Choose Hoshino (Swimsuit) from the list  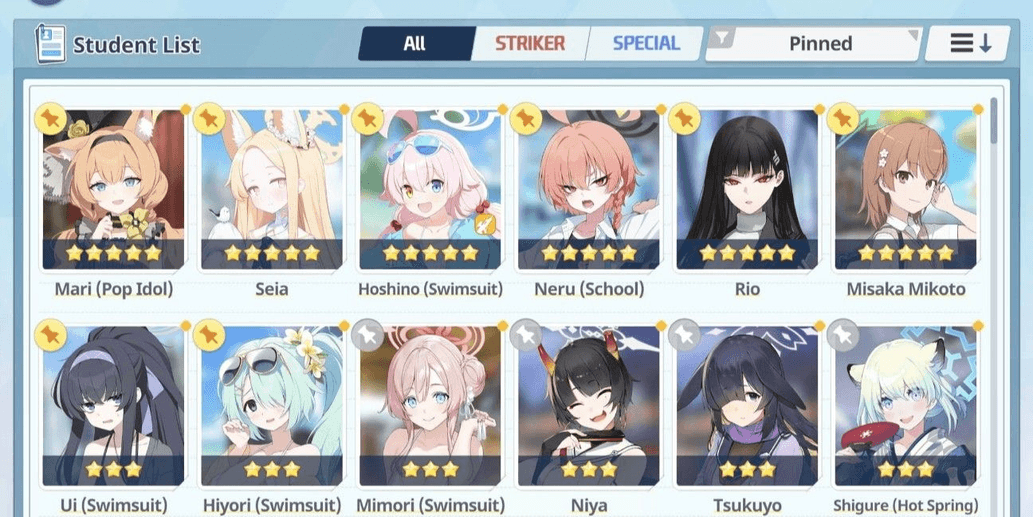[x=430, y=190]
